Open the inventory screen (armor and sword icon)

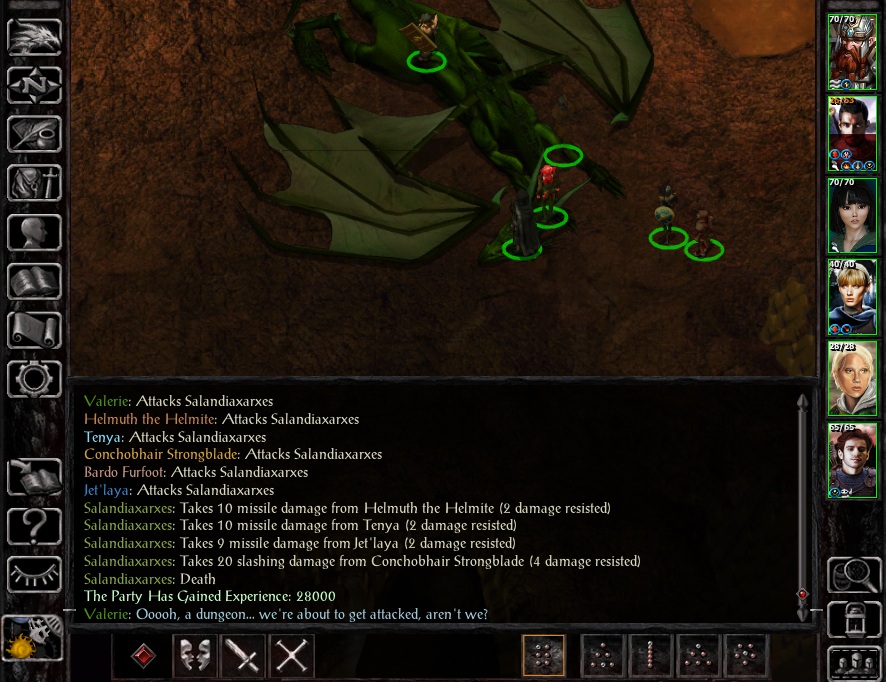click(x=35, y=183)
